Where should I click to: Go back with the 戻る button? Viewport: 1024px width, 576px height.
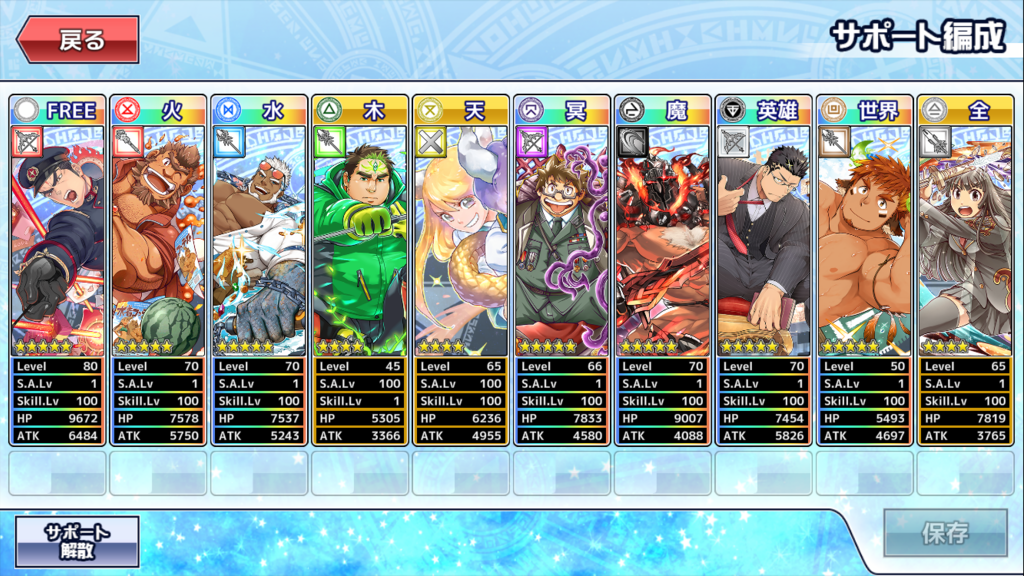[x=76, y=40]
